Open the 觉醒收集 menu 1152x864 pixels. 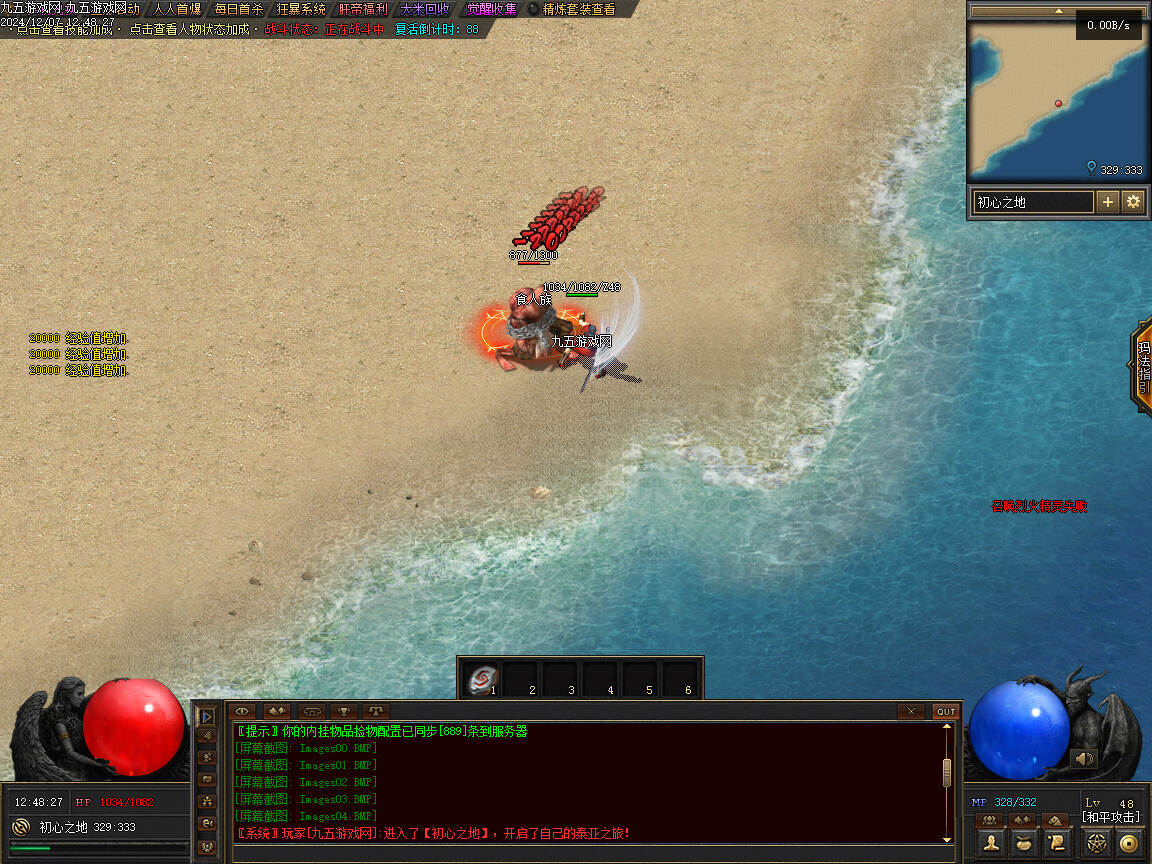click(x=492, y=9)
